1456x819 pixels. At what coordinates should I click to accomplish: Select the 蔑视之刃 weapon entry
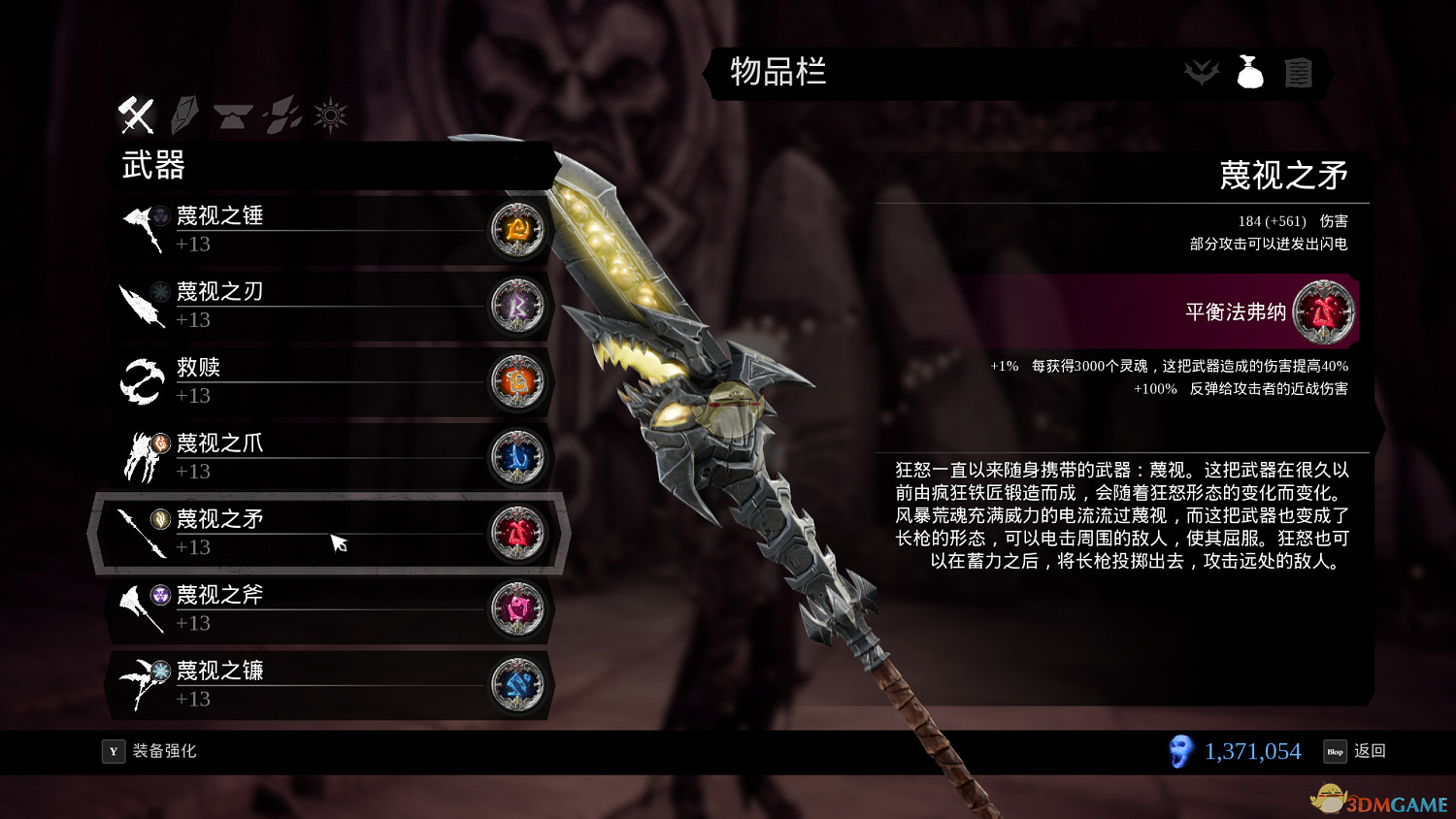(x=291, y=304)
